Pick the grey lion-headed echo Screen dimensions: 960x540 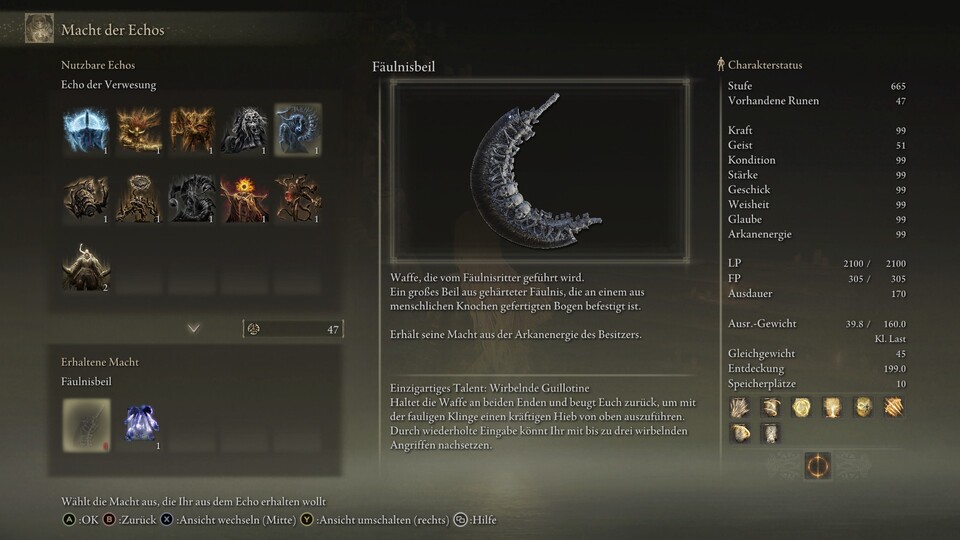coord(244,129)
